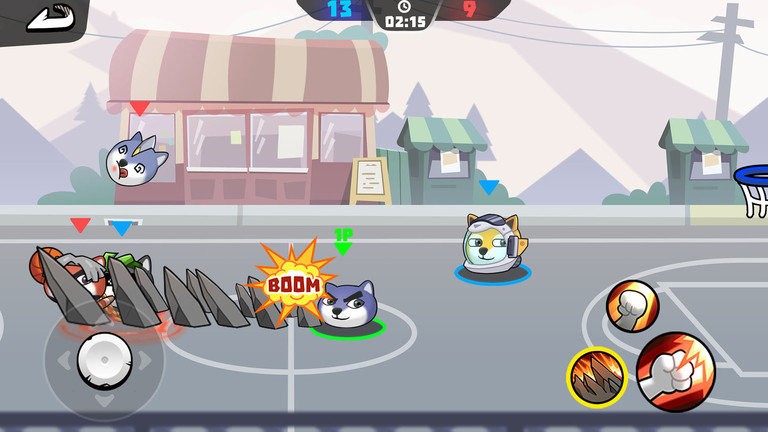Activate the ground spikes skill

(597, 377)
